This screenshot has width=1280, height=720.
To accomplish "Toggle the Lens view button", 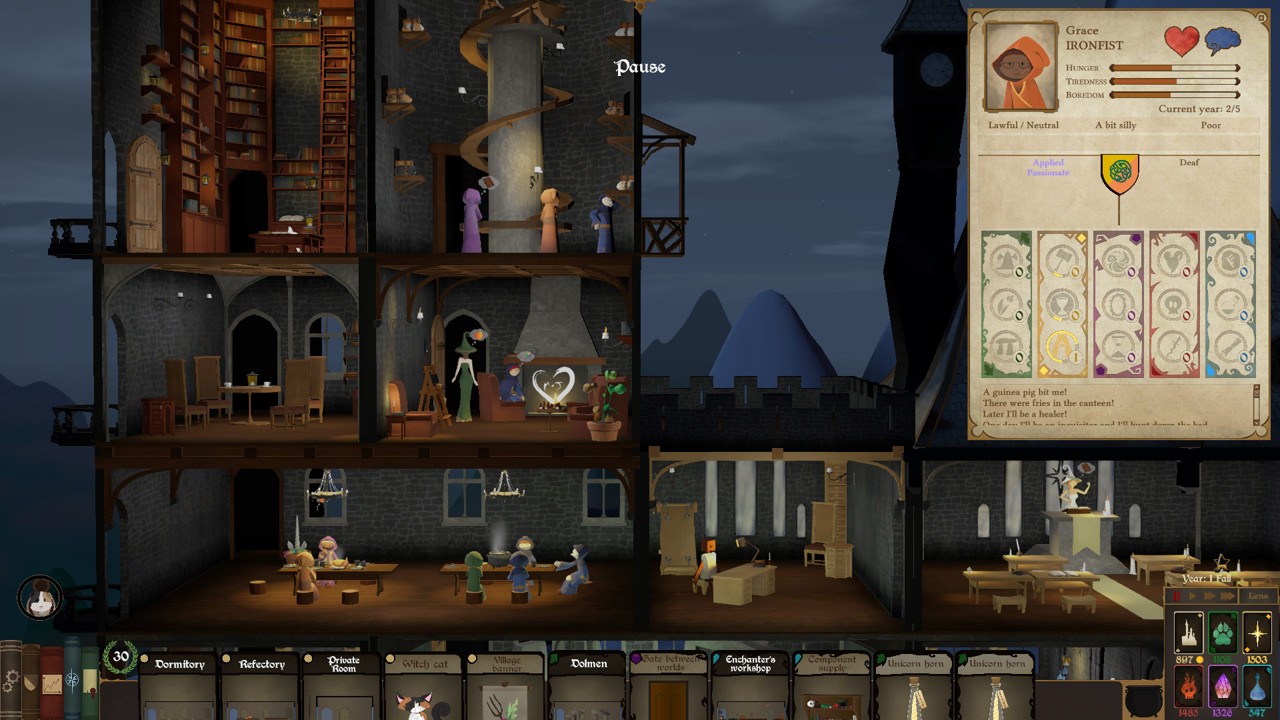I will tap(1258, 597).
